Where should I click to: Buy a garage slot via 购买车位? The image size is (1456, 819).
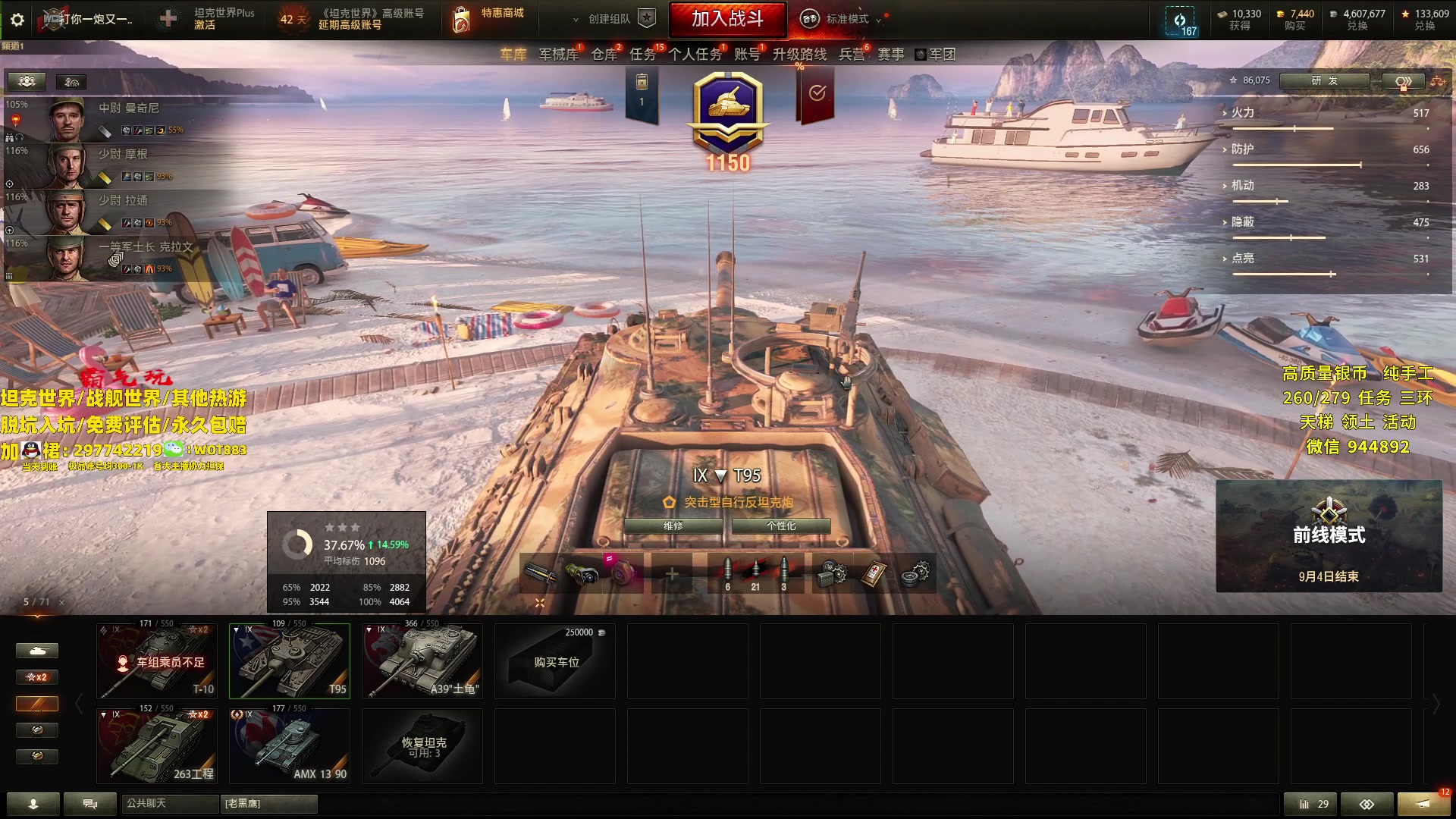[x=555, y=661]
